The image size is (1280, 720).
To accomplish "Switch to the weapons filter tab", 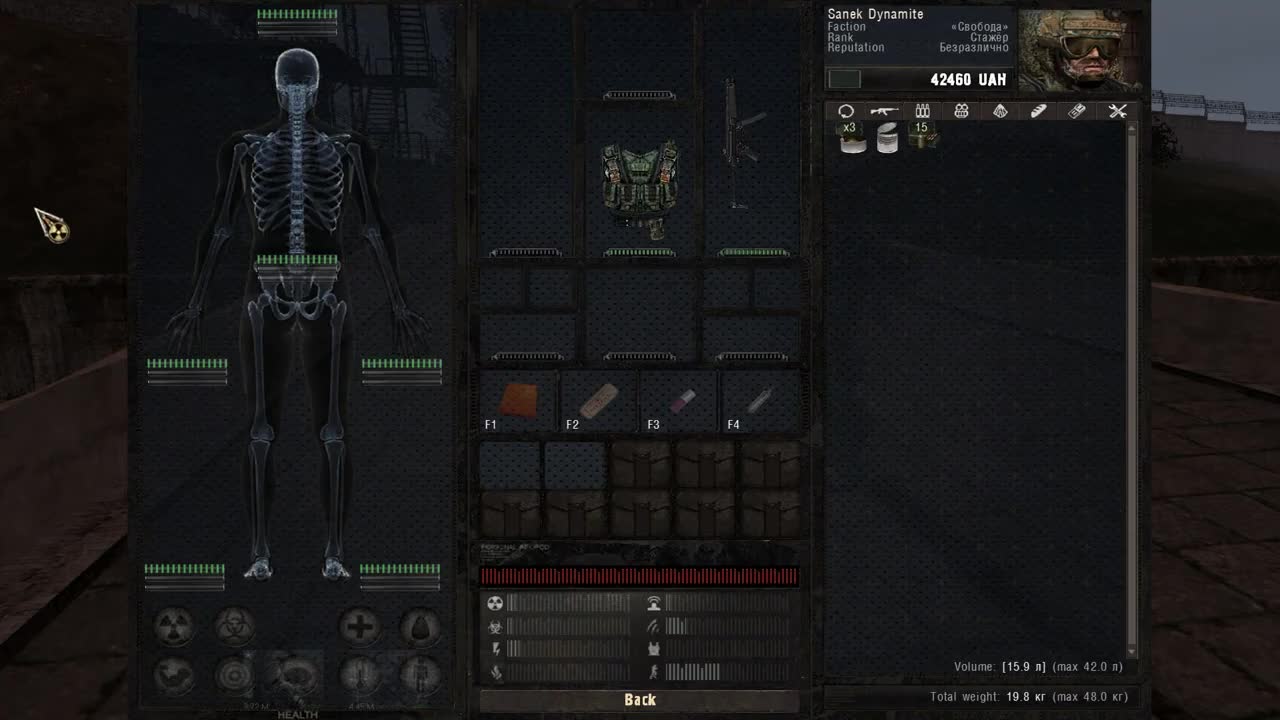I will (x=884, y=111).
